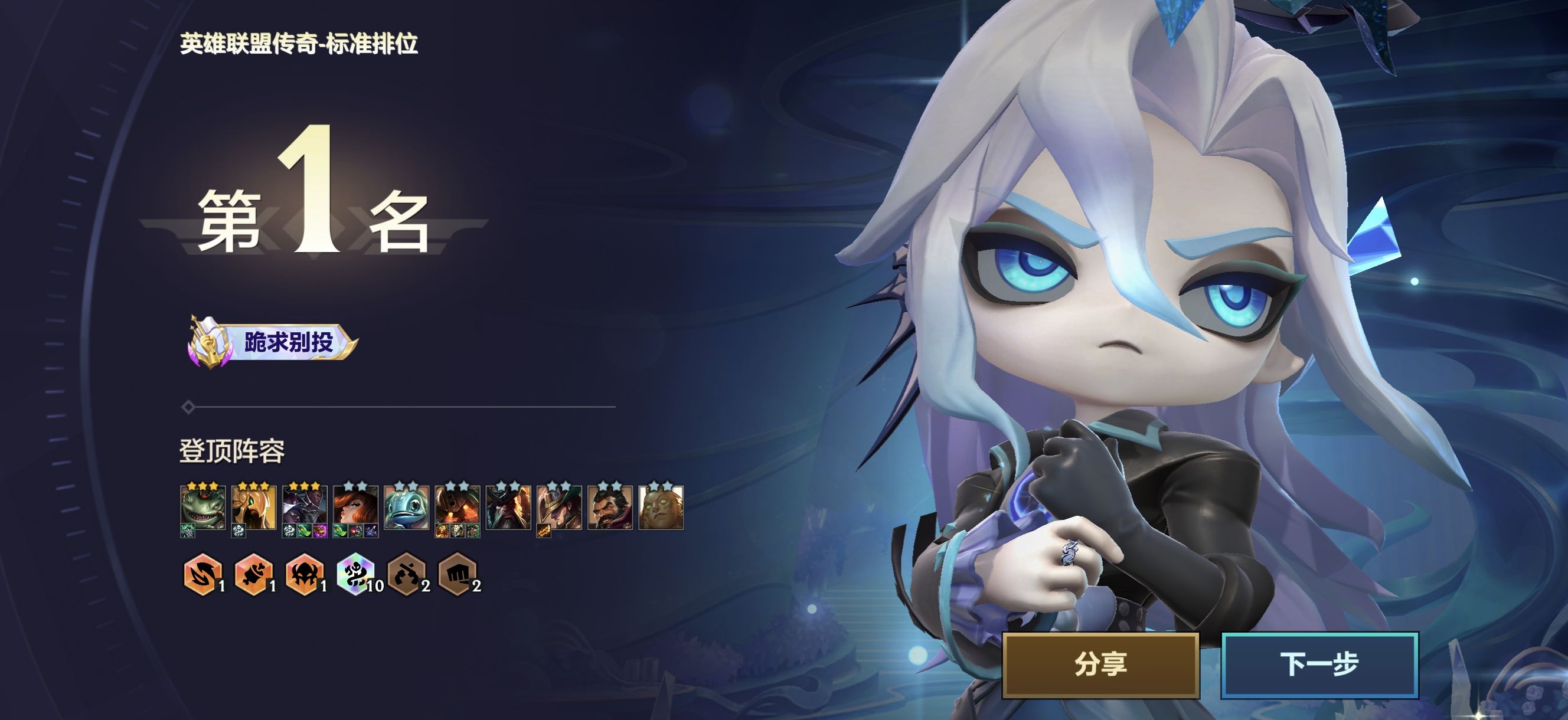Click the 分享 share button

[1100, 664]
